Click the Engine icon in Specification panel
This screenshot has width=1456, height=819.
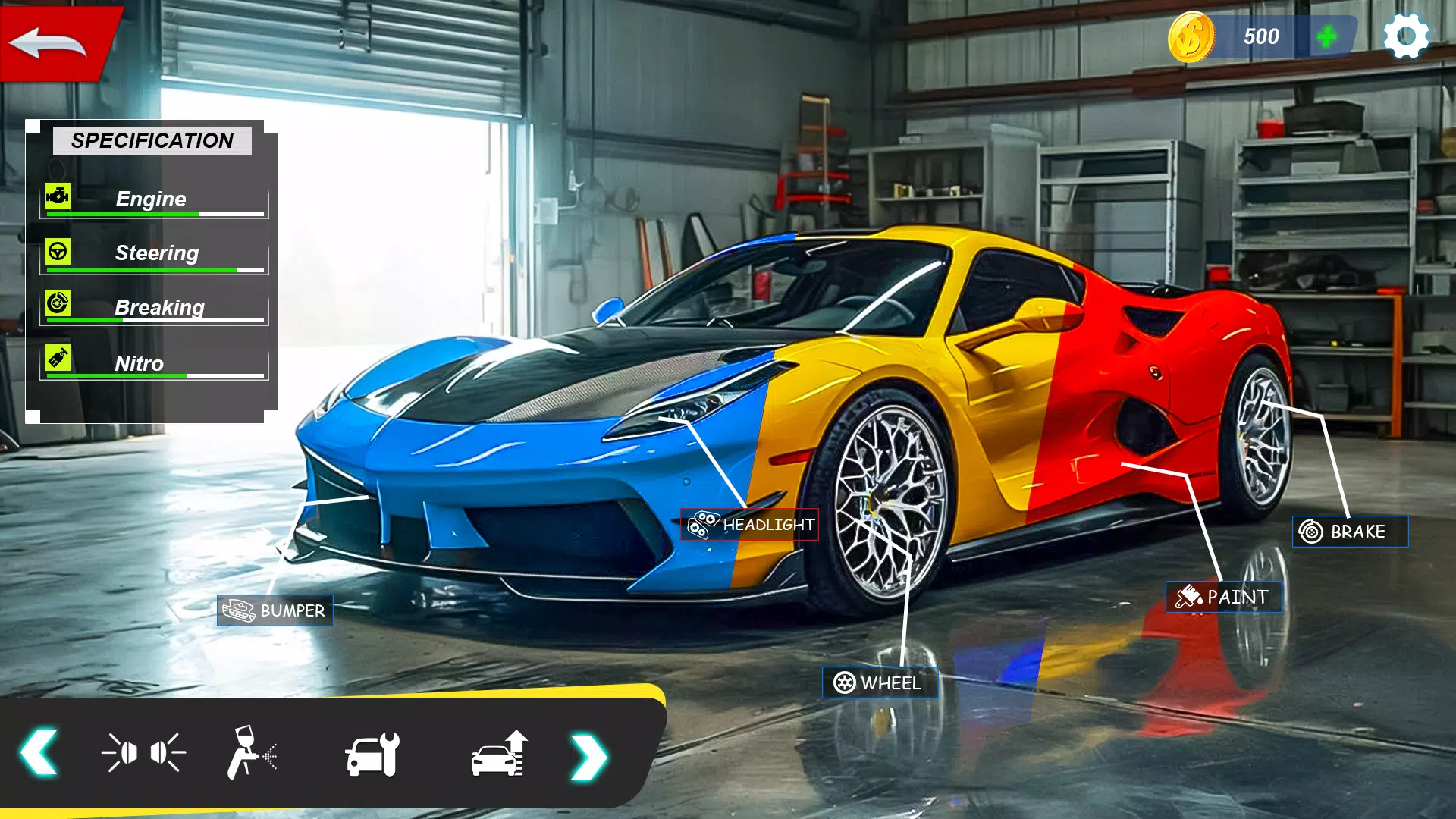57,196
